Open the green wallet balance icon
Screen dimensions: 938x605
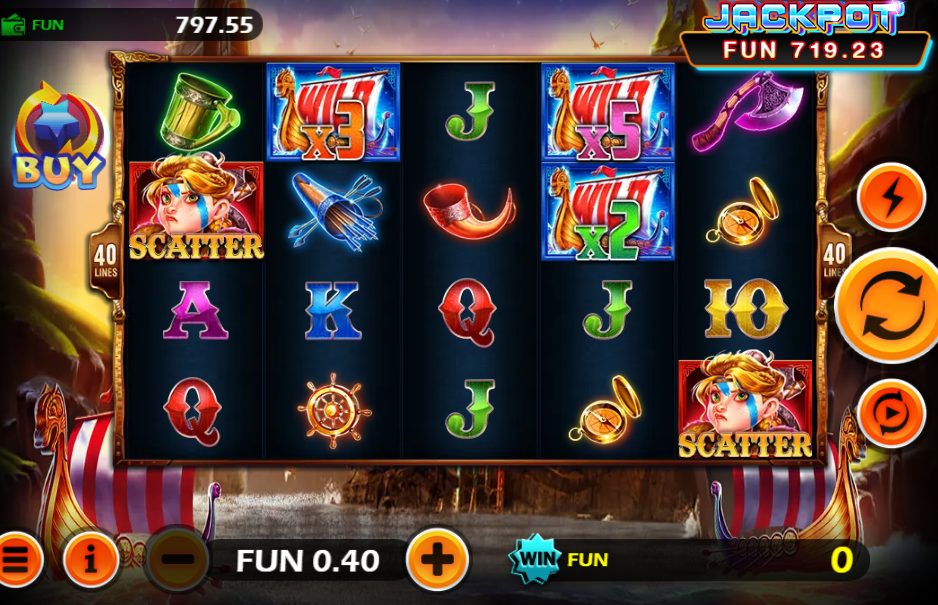click(14, 25)
